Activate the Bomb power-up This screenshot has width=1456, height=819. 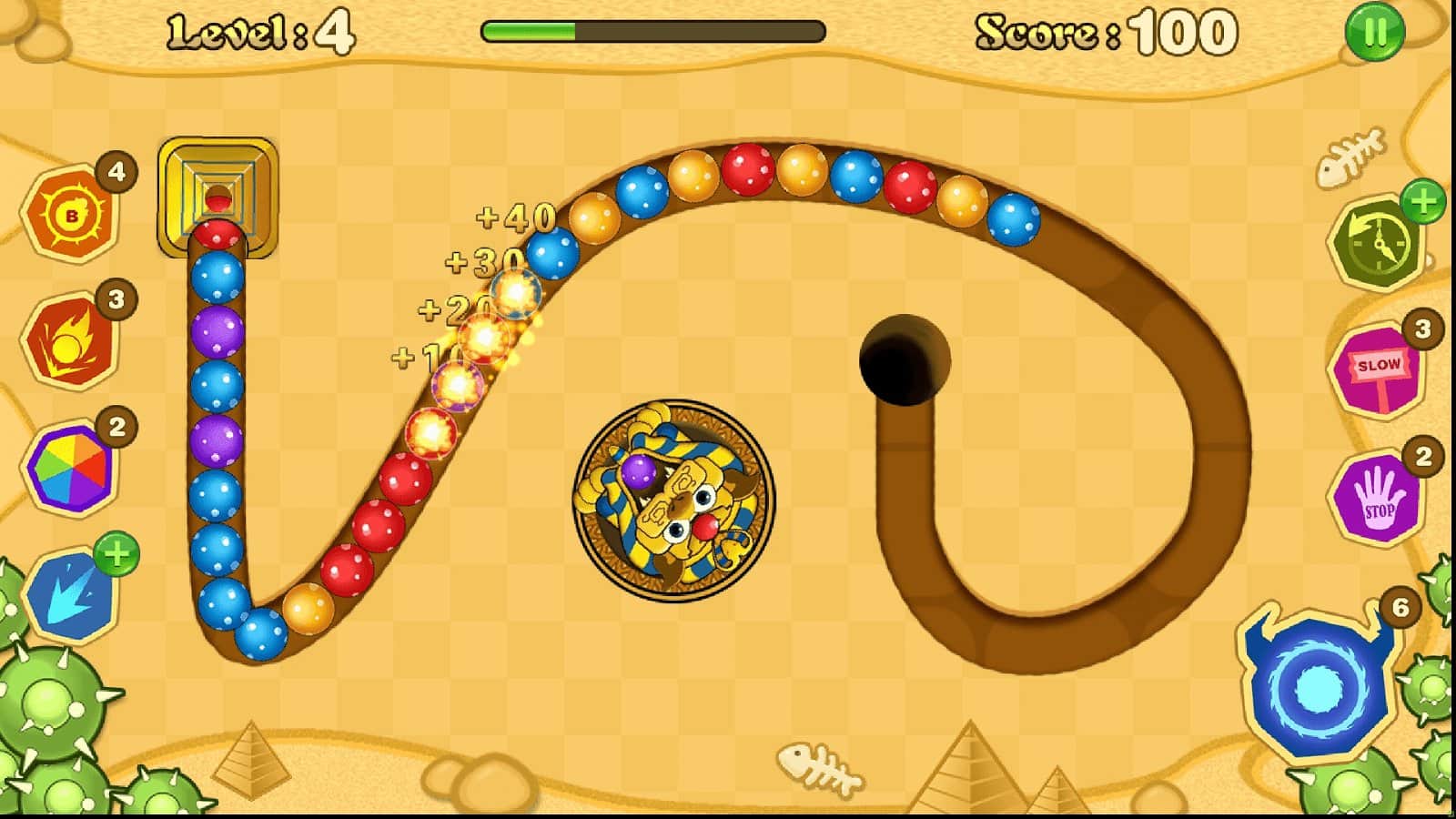pos(73,211)
